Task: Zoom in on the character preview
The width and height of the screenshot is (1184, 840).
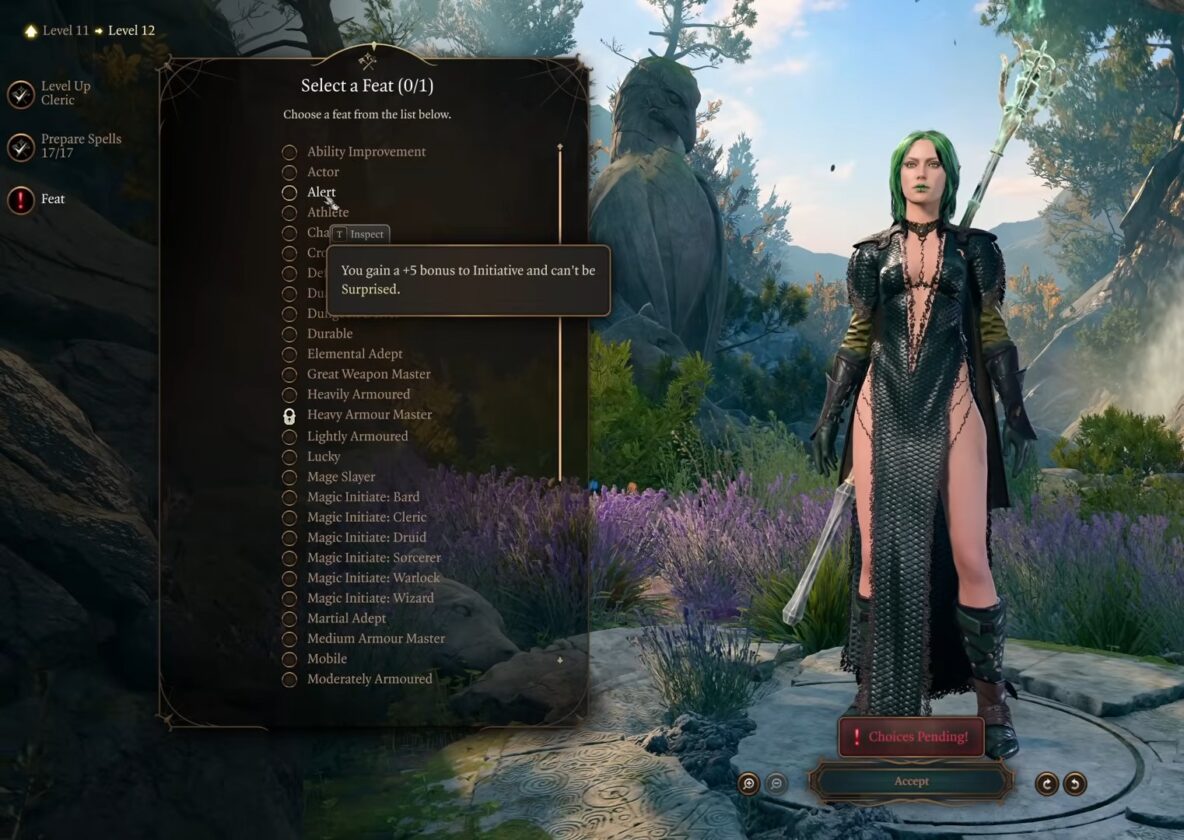Action: 748,783
